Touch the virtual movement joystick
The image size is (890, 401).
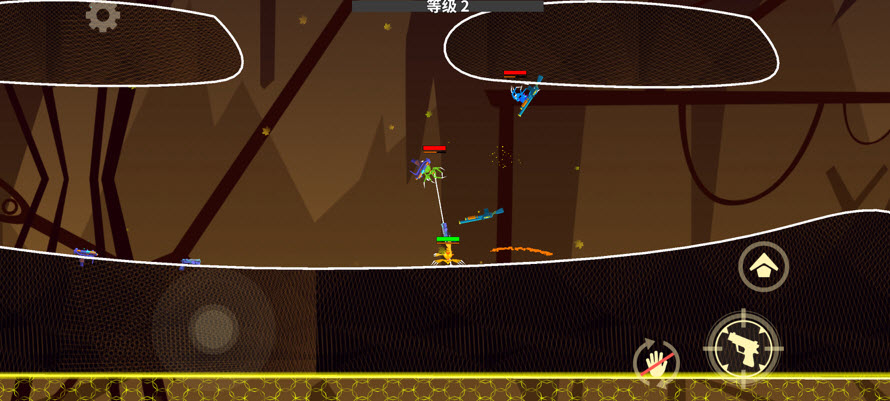click(213, 326)
